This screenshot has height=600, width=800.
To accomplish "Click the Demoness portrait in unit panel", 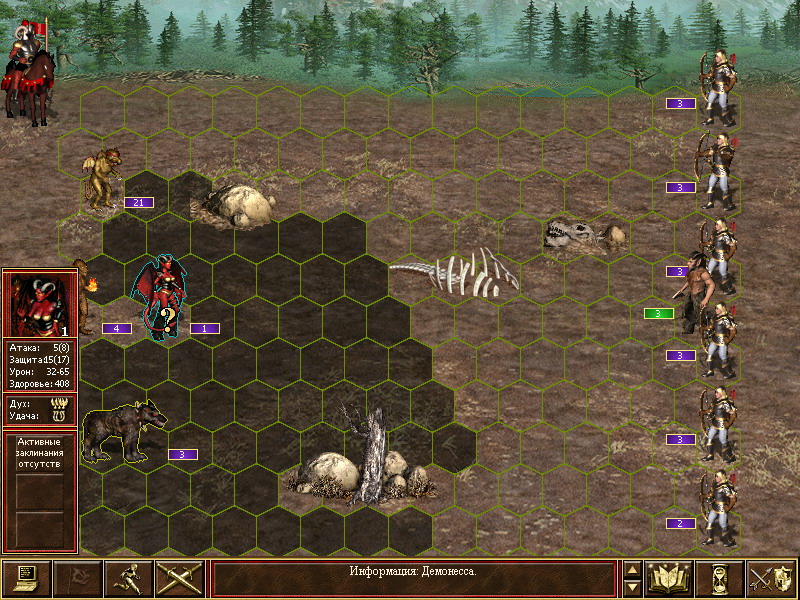I will coord(40,304).
